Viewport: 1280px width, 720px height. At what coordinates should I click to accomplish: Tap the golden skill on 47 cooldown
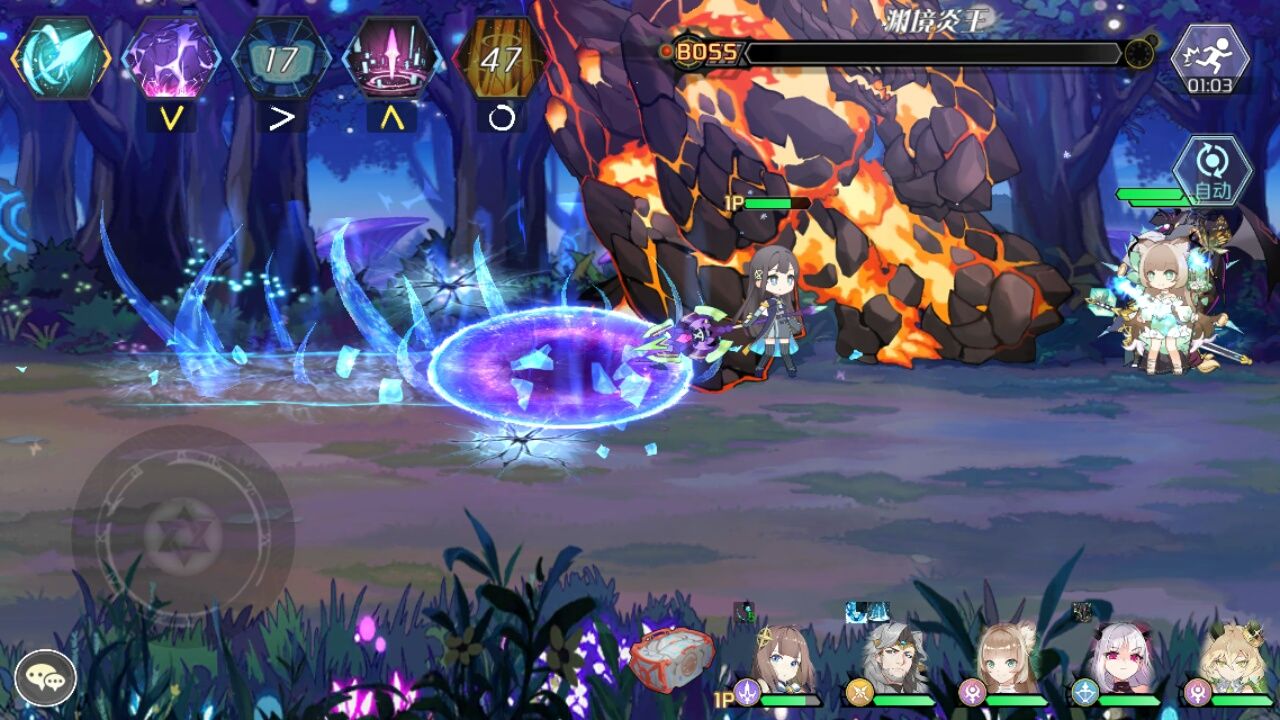501,58
